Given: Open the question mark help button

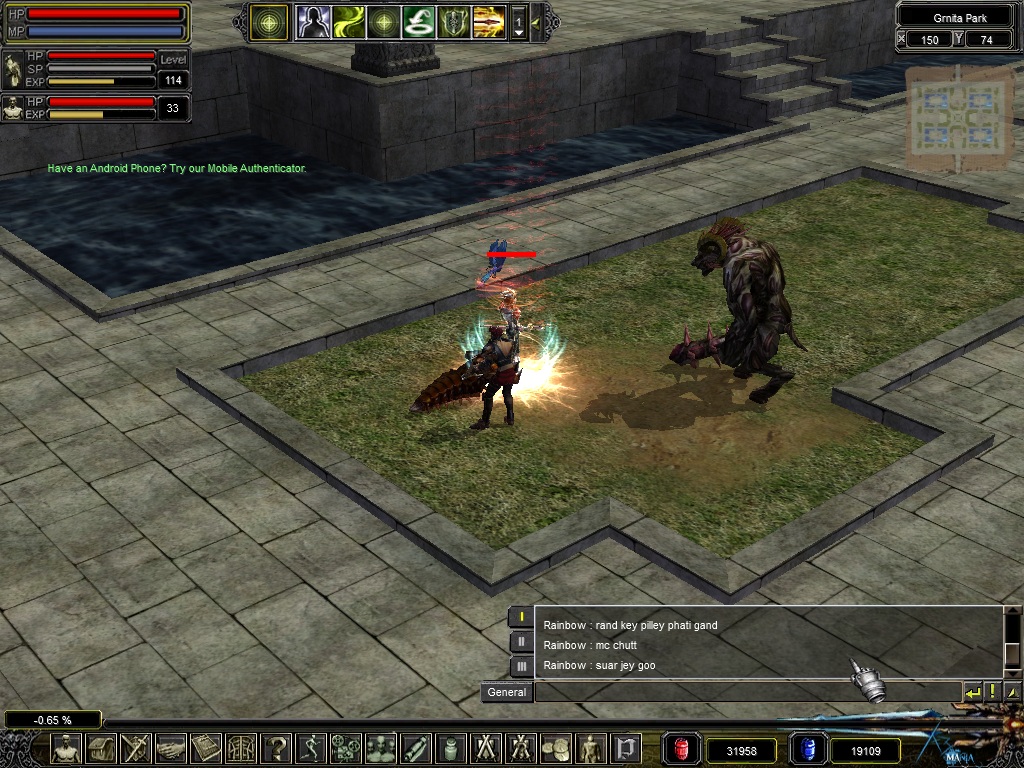Looking at the screenshot, I should point(277,748).
